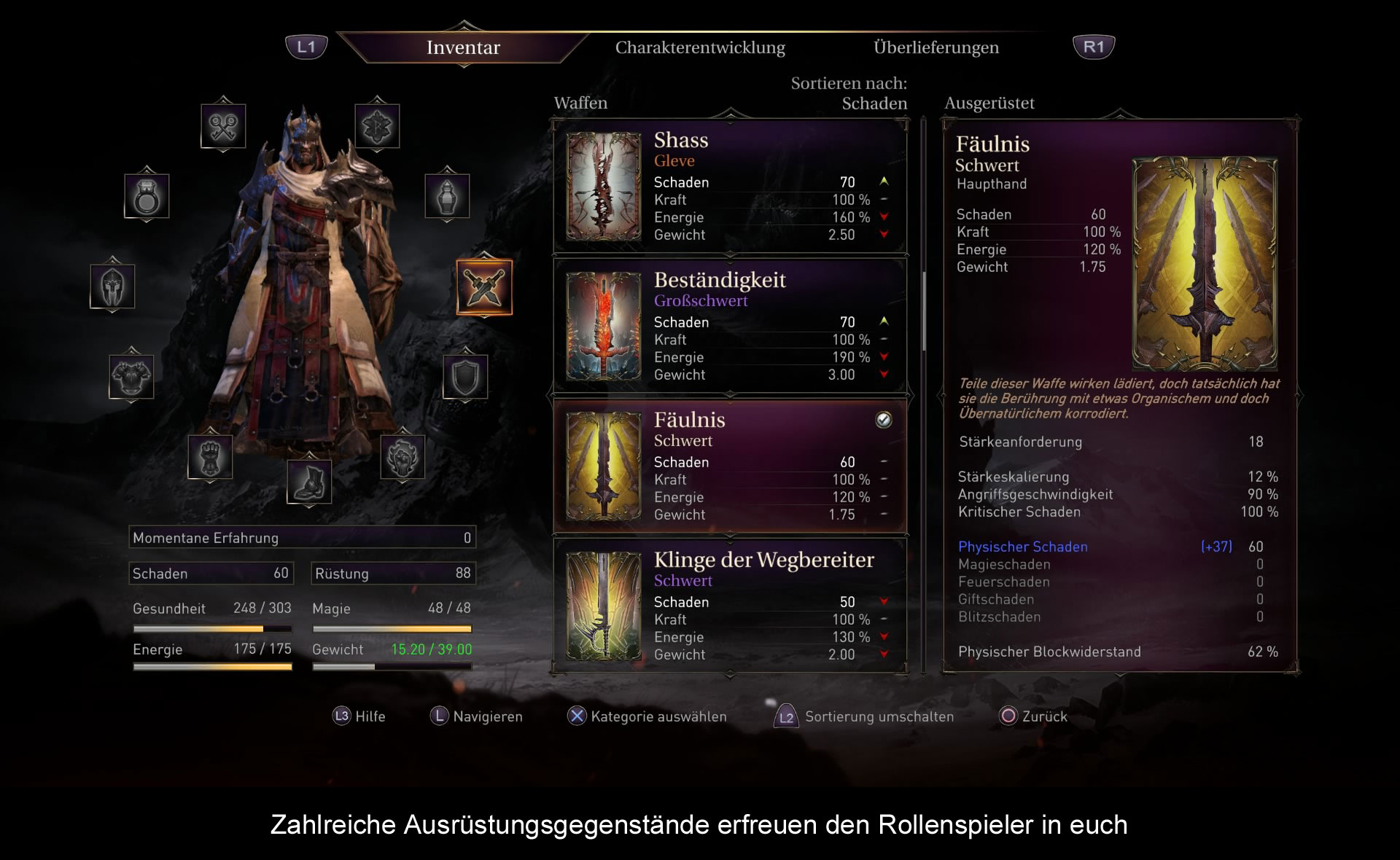Select the helmet equipment slot
1400x860 pixels.
coord(112,286)
